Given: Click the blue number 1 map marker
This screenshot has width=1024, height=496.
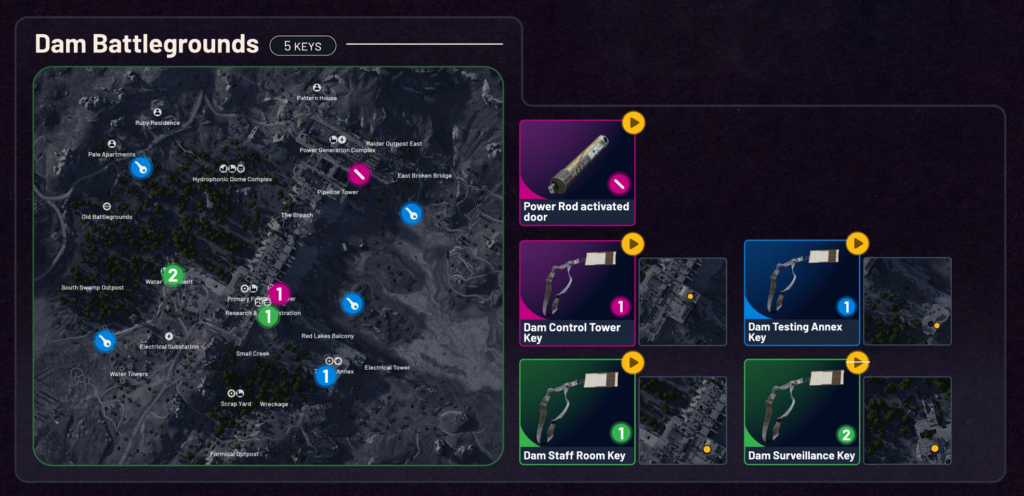Looking at the screenshot, I should click(325, 376).
